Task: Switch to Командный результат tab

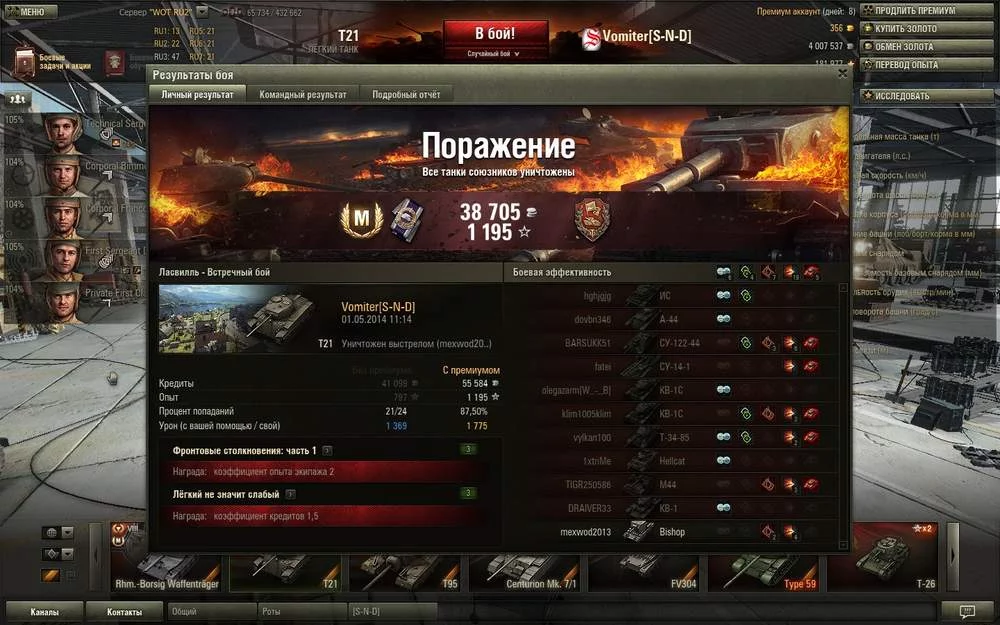Action: (302, 94)
